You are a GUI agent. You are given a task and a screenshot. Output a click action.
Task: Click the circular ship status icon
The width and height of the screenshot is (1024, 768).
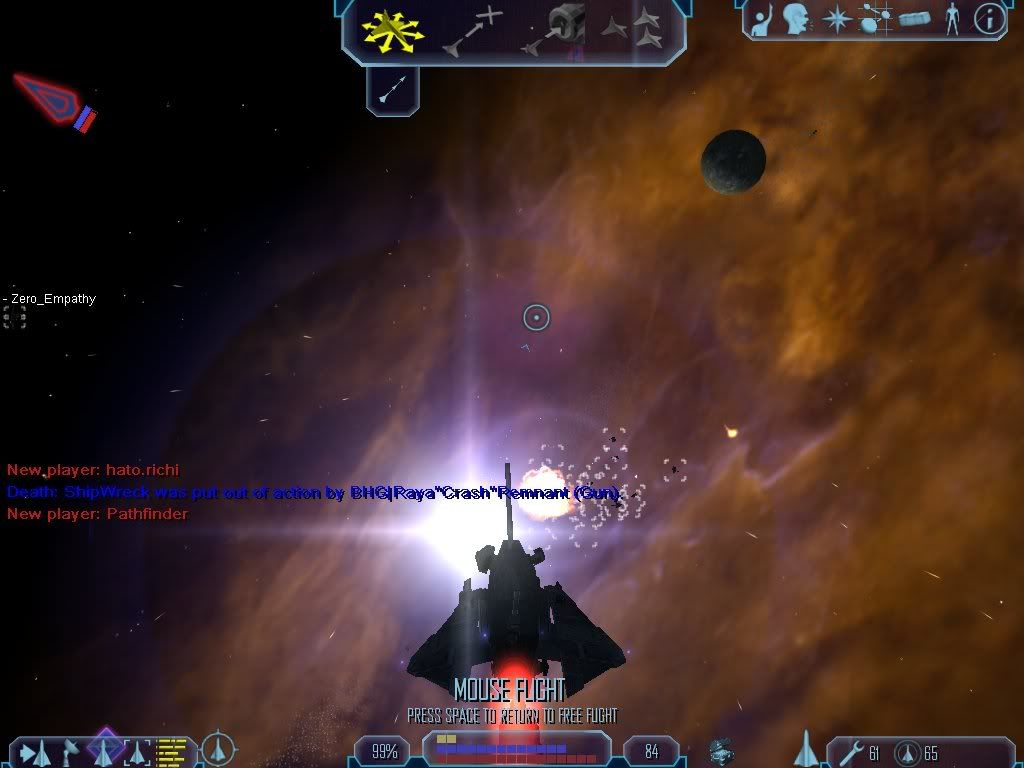pos(218,750)
